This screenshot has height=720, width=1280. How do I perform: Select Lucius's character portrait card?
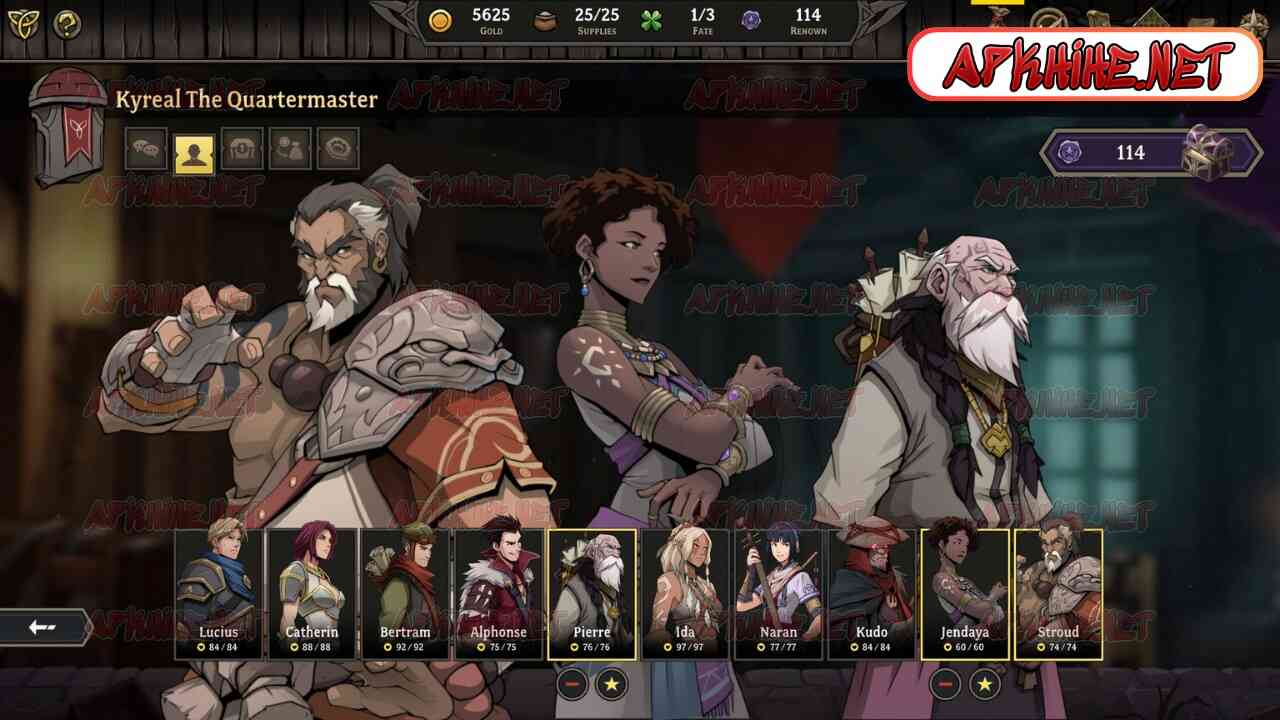coord(218,593)
